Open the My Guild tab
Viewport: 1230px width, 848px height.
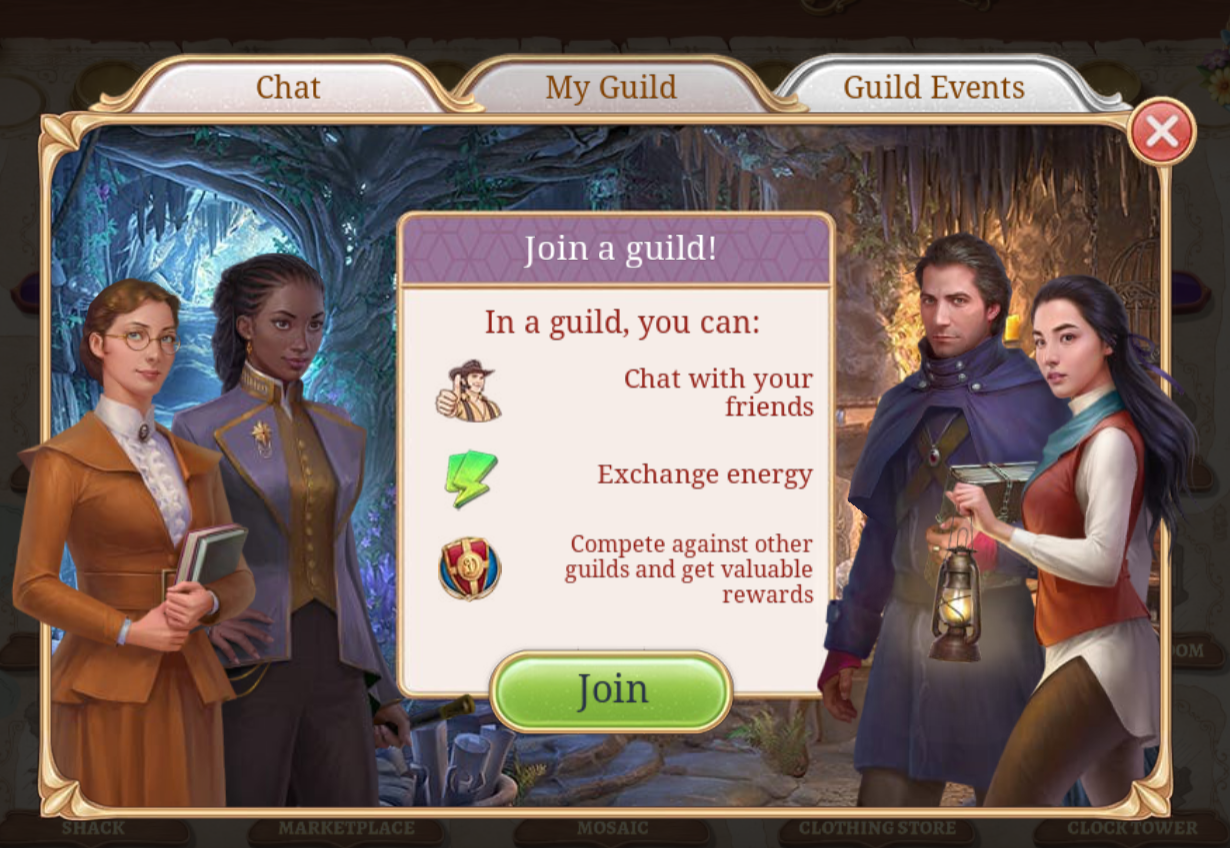tap(611, 88)
